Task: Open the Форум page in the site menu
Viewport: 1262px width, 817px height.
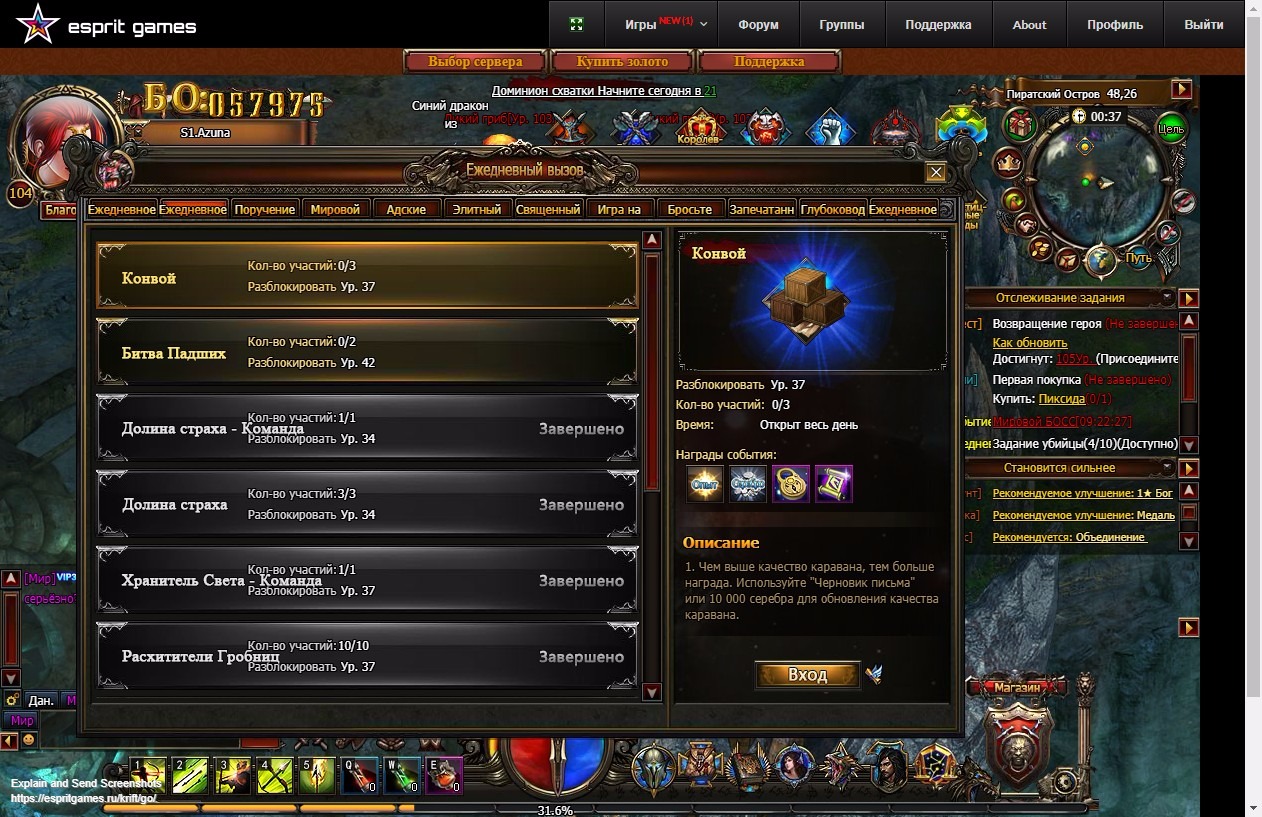Action: [x=758, y=25]
